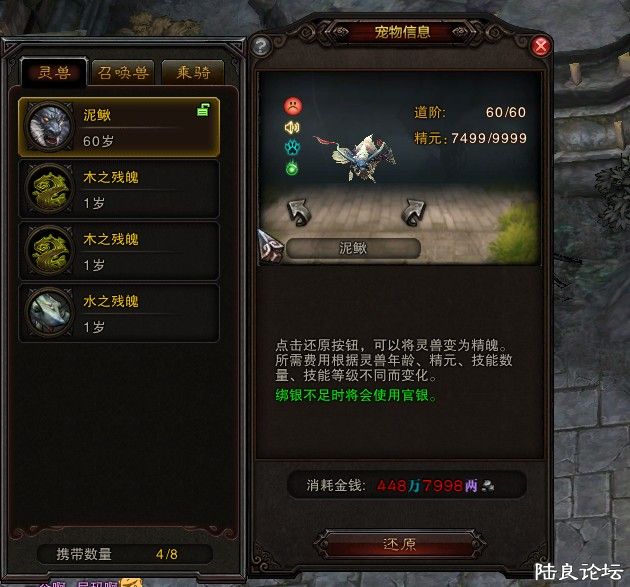Viewport: 630px width, 587px height.
Task: Close the 宠物信息 window
Action: coord(541,46)
